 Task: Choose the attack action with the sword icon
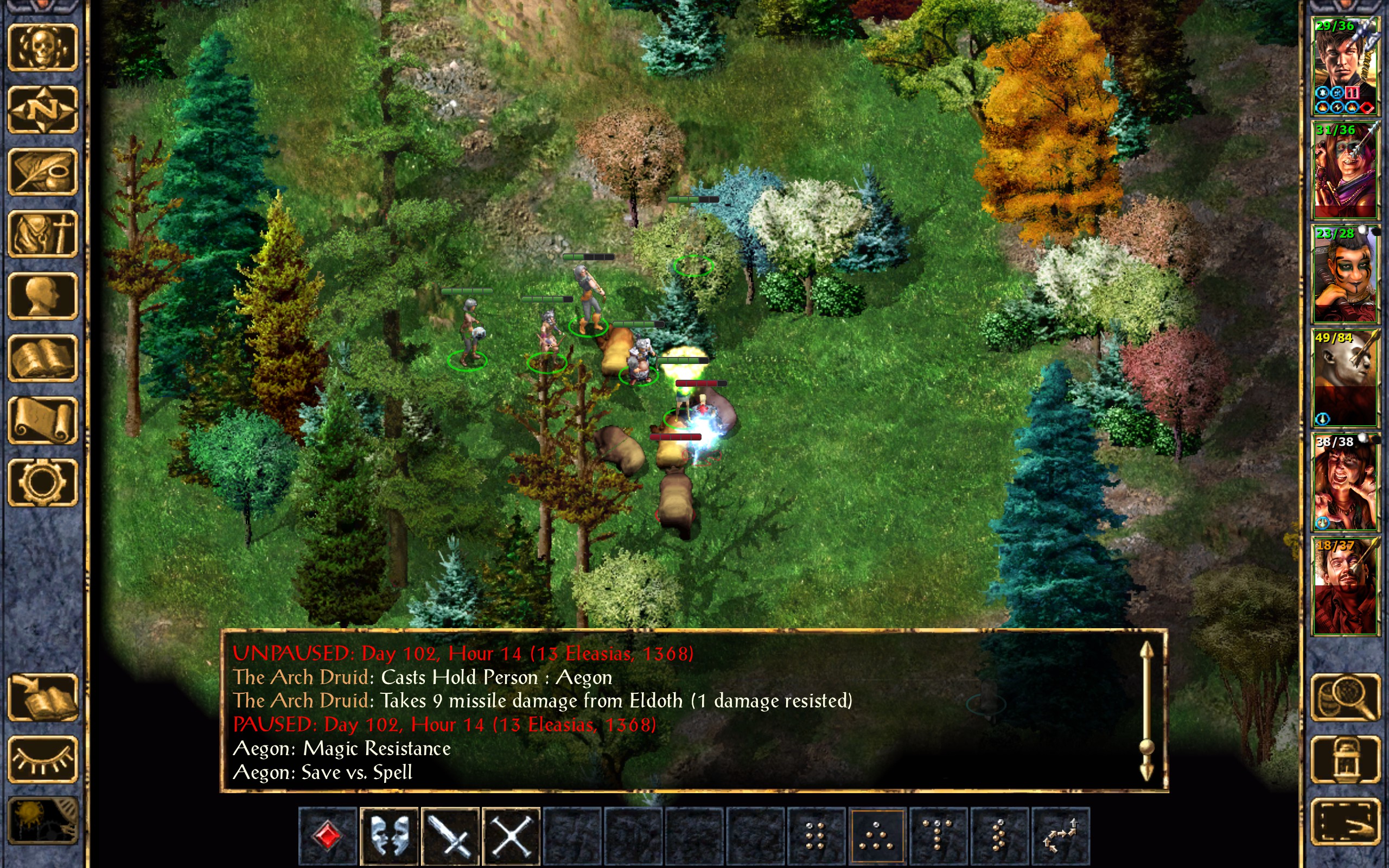point(450,835)
